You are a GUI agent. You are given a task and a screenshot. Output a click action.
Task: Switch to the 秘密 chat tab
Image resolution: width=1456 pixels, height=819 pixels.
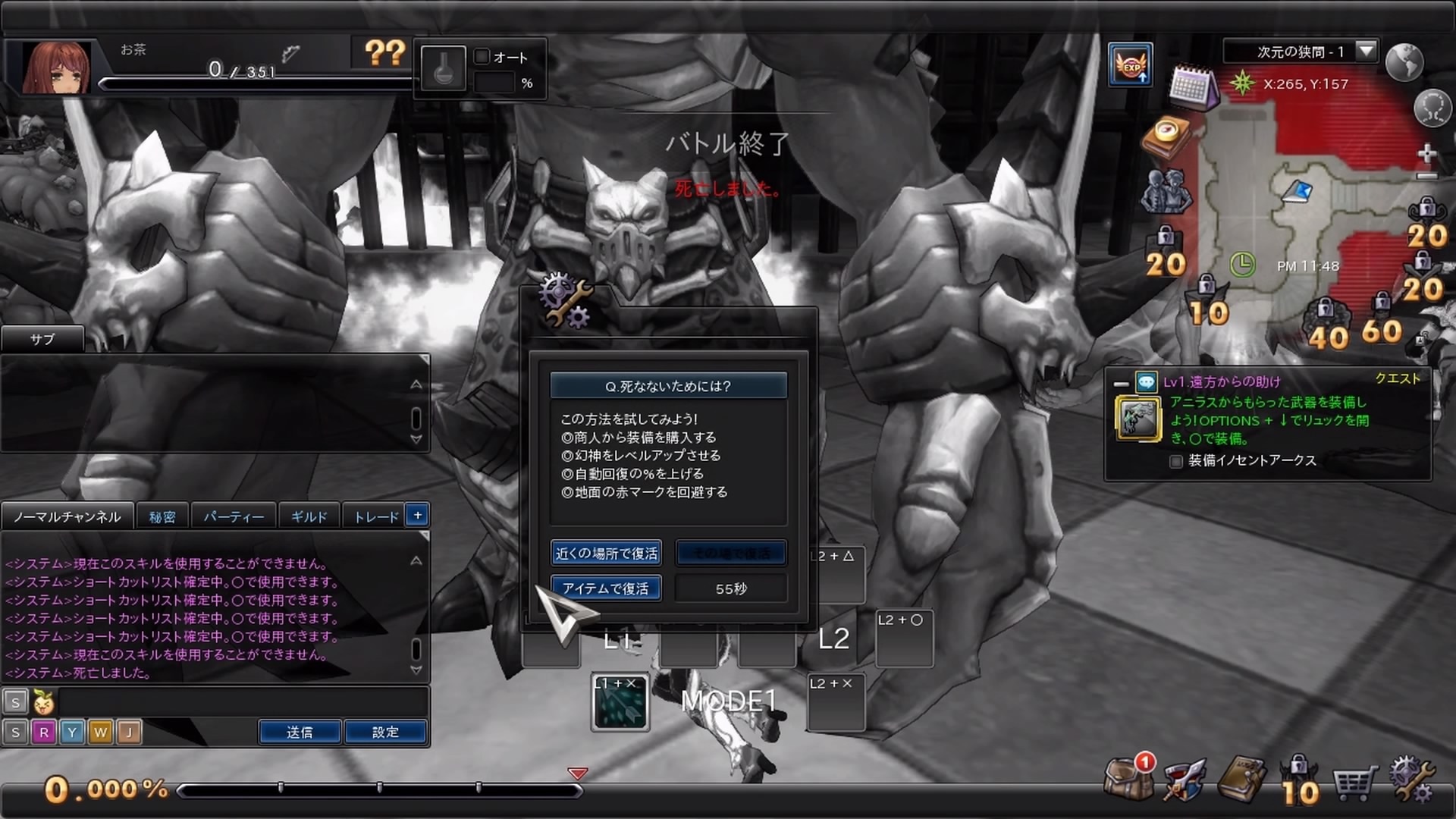(162, 517)
